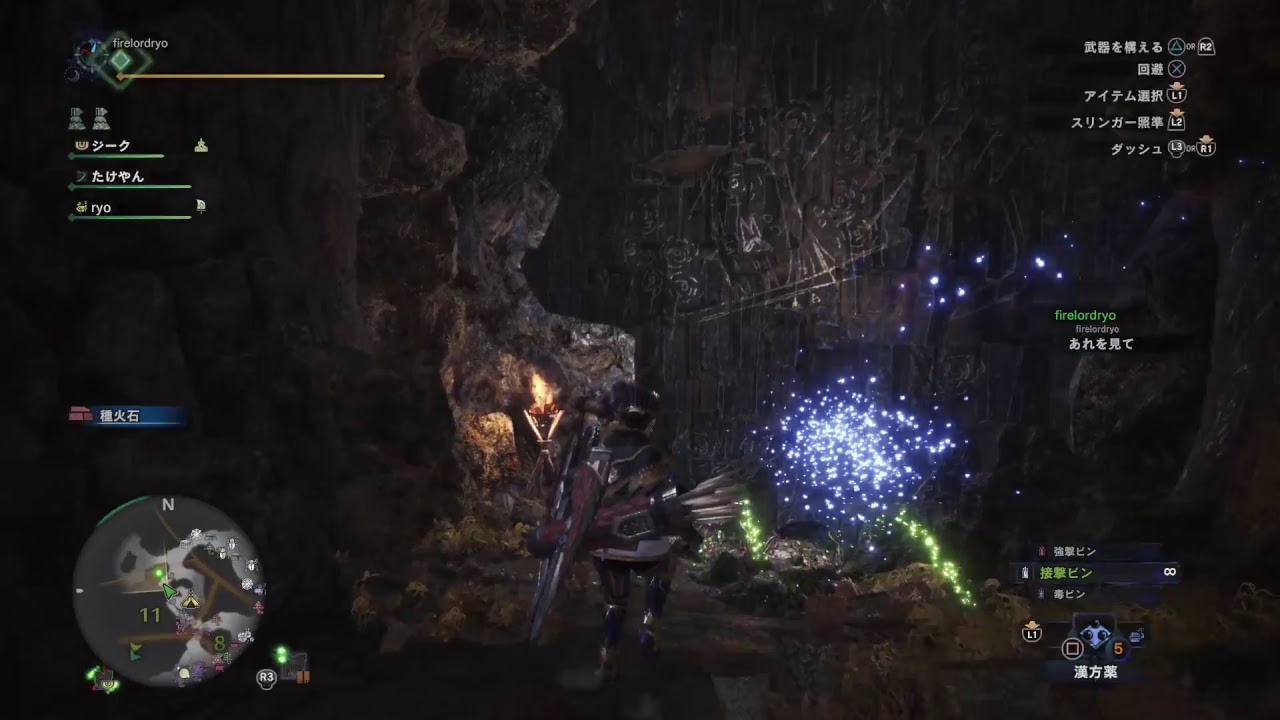Select the next item right of 漢方薬
This screenshot has height=720, width=1280.
point(1136,636)
